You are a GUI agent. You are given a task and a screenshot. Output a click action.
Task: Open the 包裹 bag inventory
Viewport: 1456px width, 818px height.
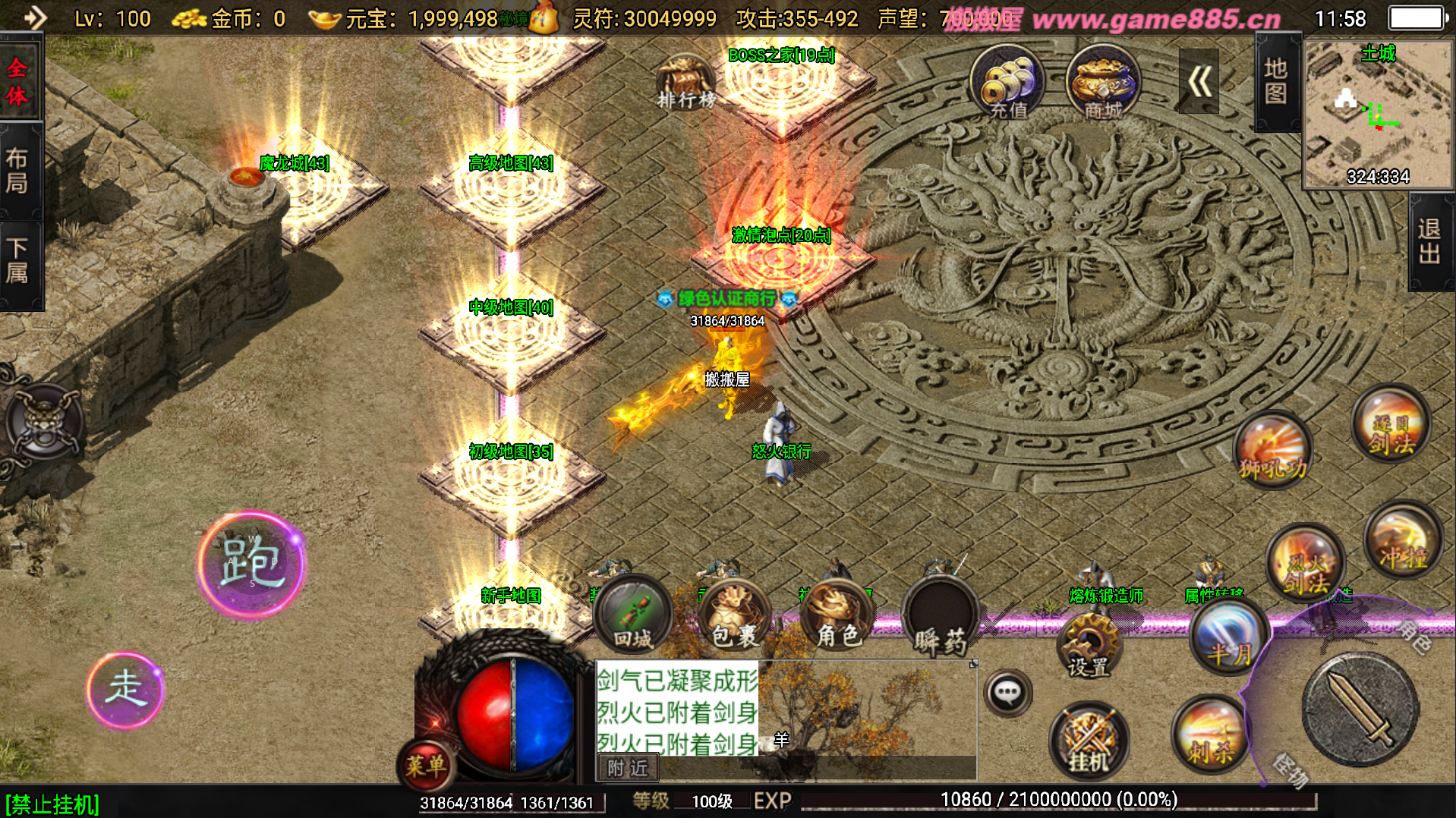pyautogui.click(x=734, y=616)
